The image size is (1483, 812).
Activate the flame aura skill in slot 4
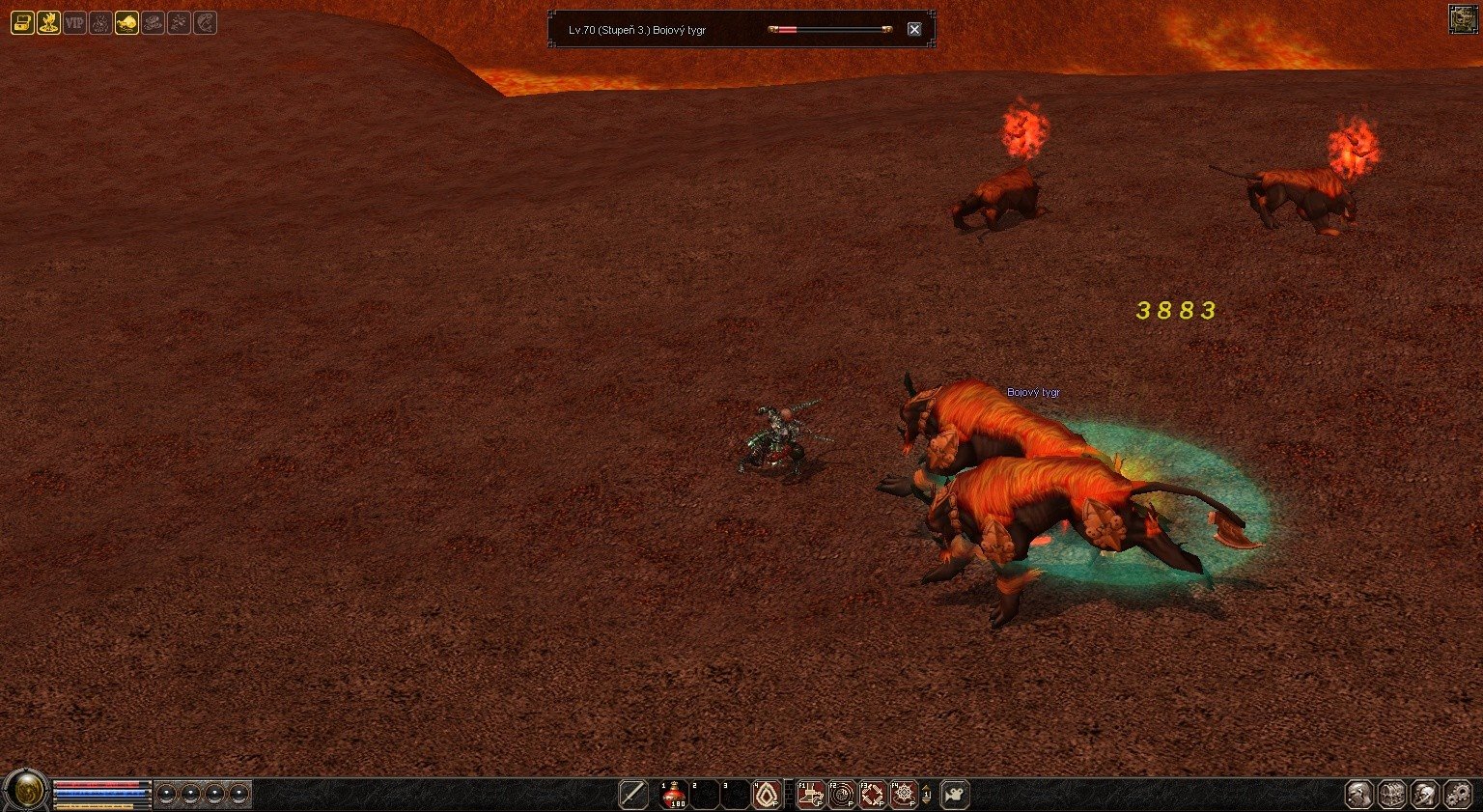click(x=767, y=794)
